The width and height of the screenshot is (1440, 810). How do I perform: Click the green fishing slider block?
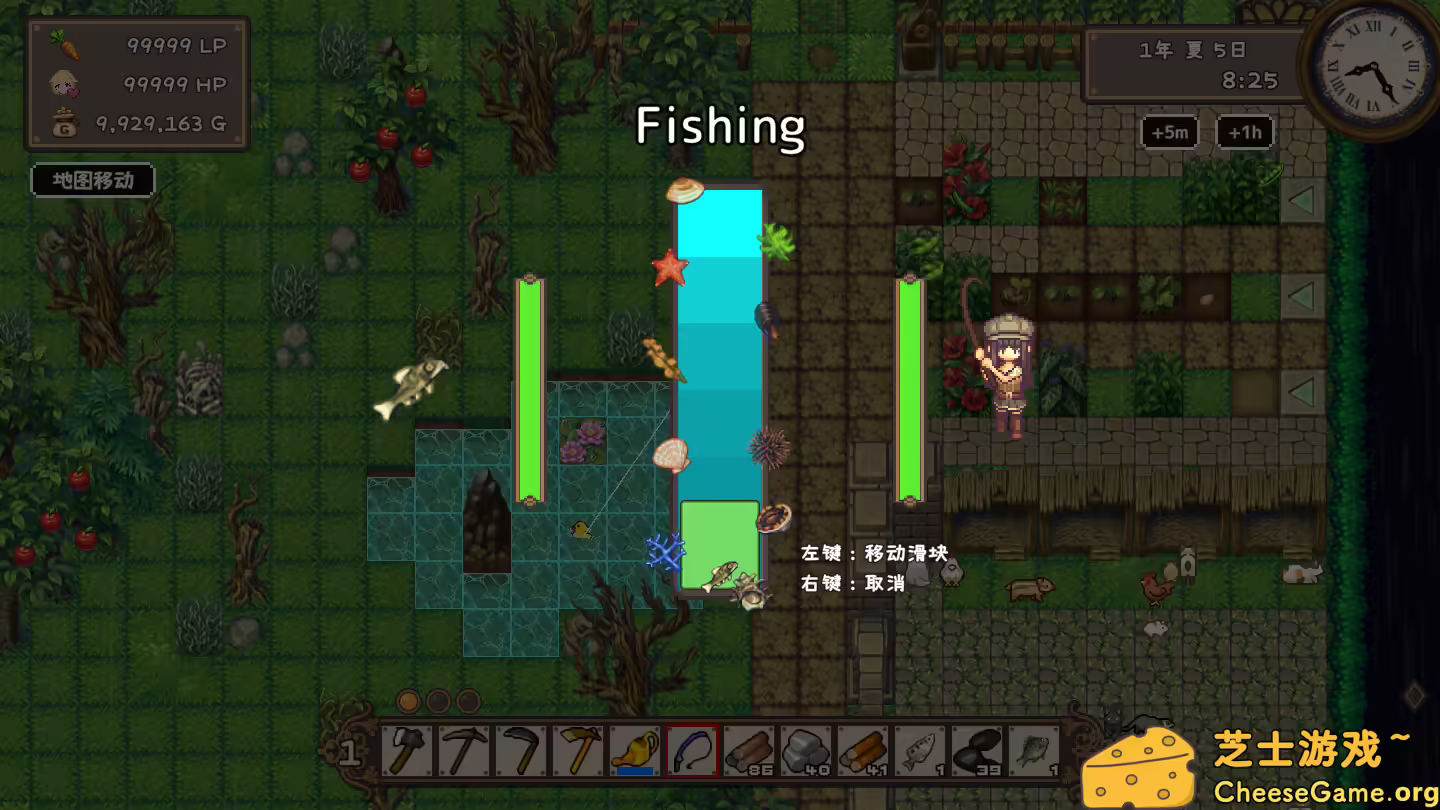[x=719, y=544]
